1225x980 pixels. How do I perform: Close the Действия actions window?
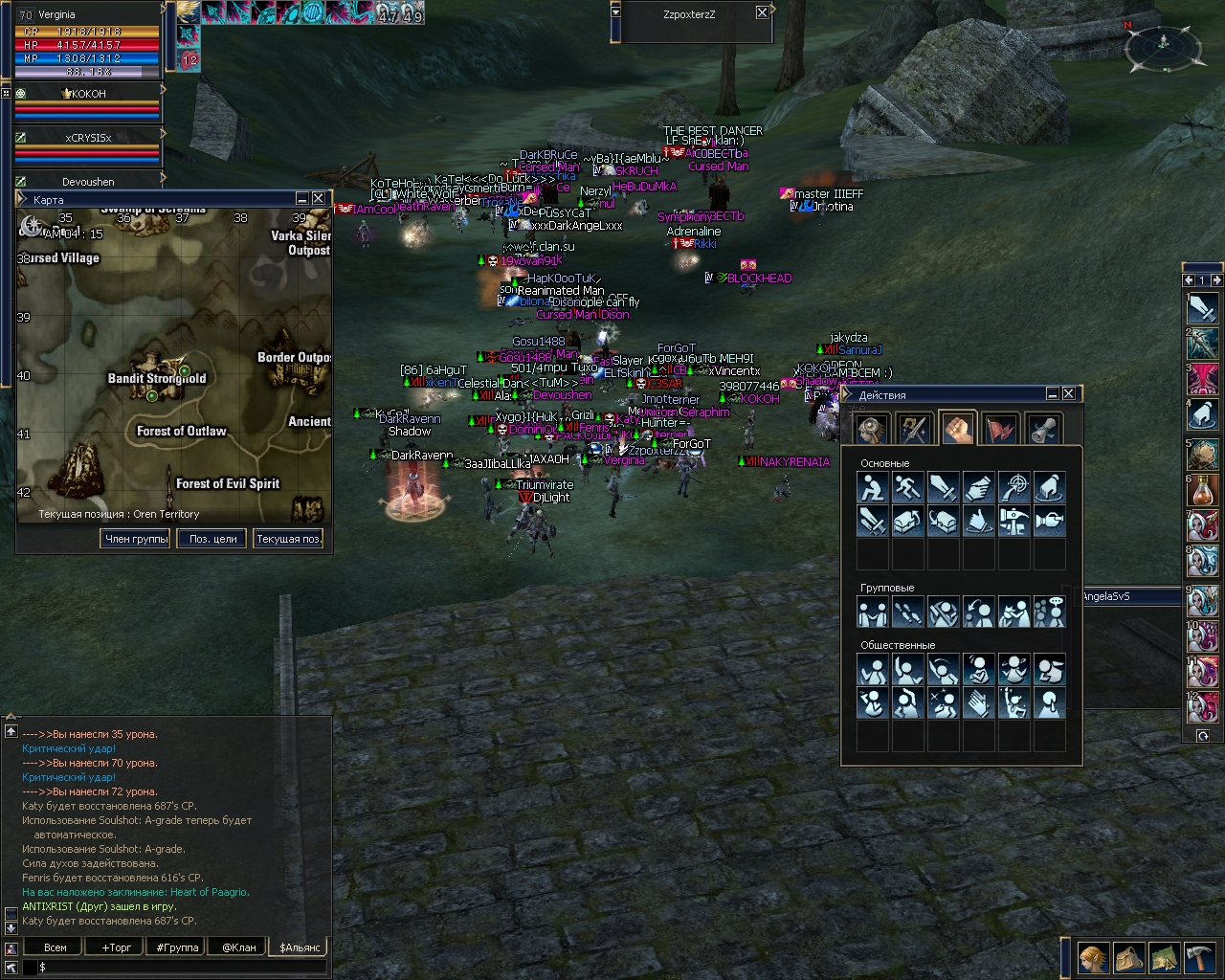[x=1069, y=393]
